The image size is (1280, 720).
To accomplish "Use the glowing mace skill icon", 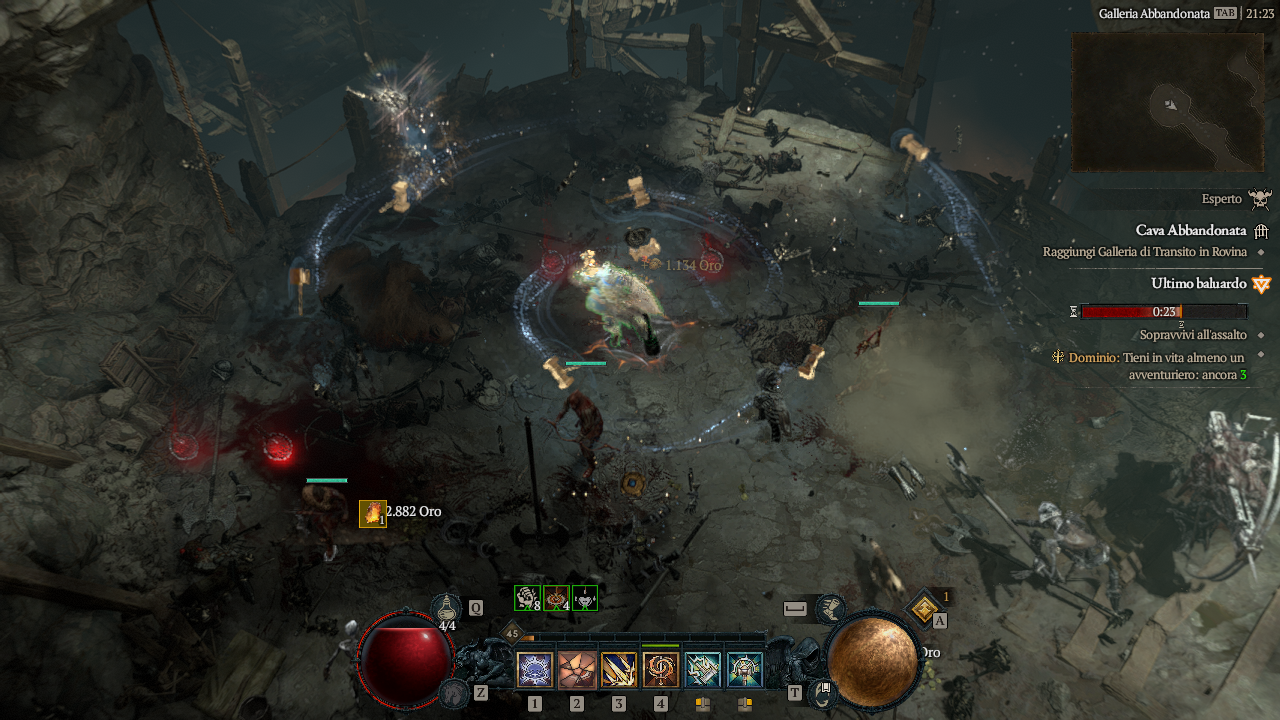I will pos(745,670).
